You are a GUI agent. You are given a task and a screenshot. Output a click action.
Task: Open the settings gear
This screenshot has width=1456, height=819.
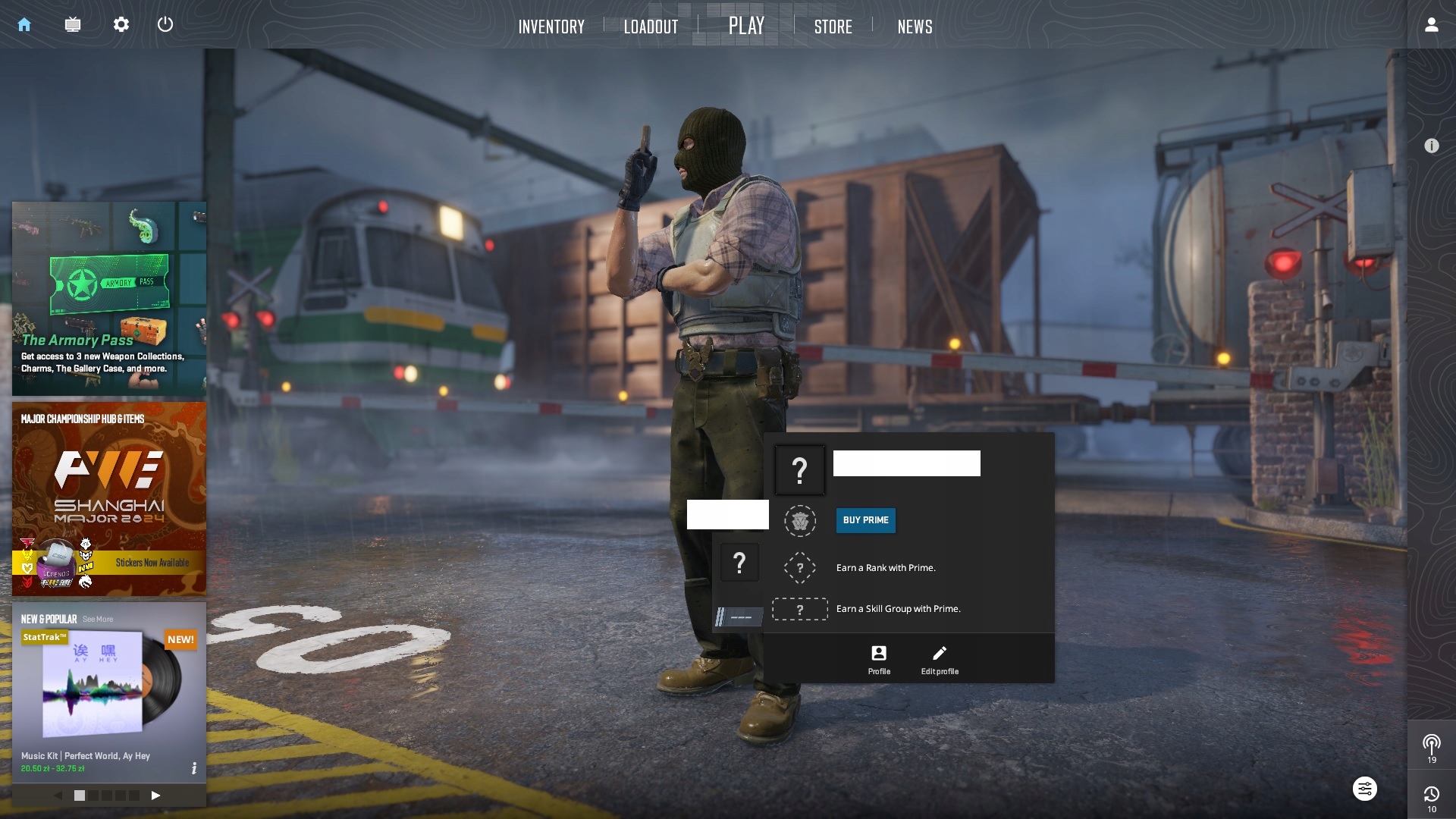tap(121, 24)
